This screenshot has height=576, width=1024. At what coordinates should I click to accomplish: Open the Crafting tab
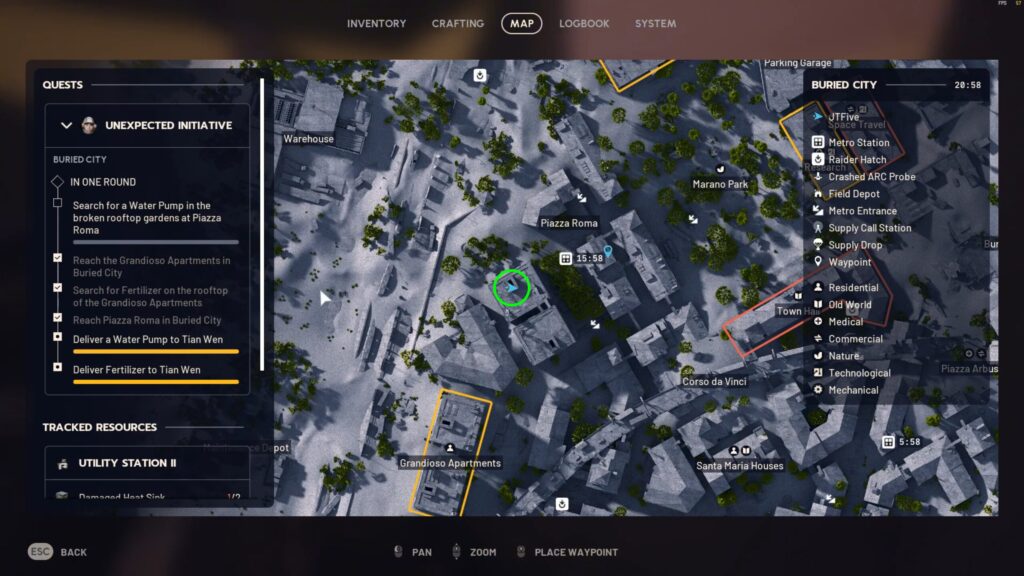[x=457, y=24]
